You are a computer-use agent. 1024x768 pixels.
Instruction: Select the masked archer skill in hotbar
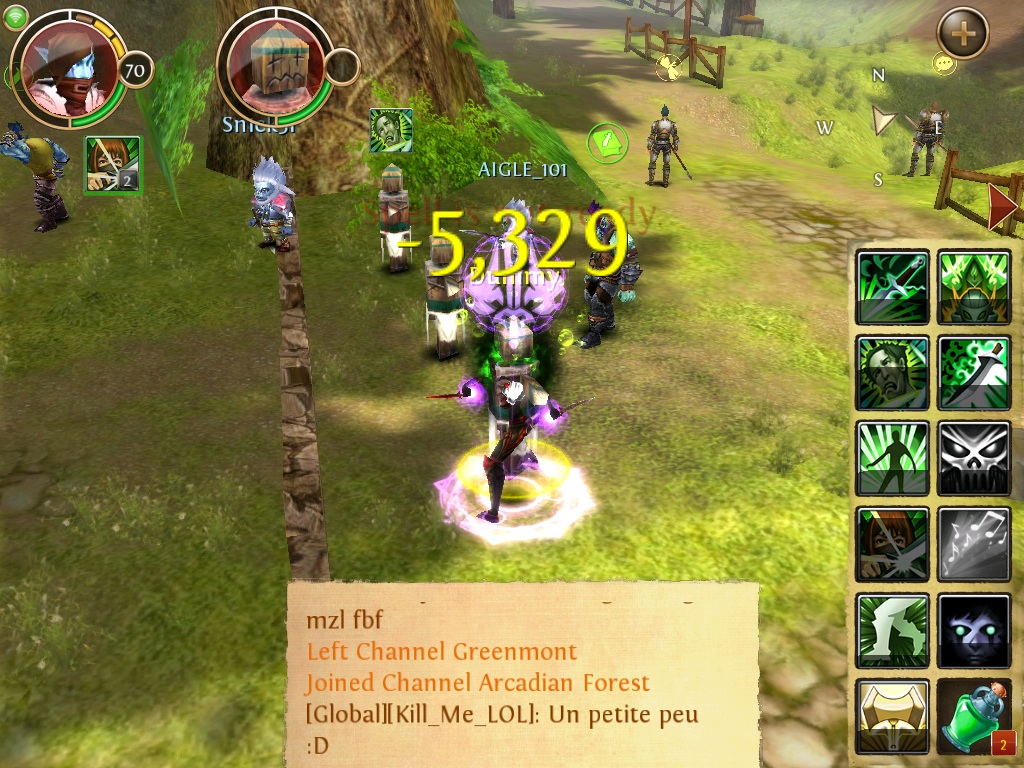[x=893, y=544]
